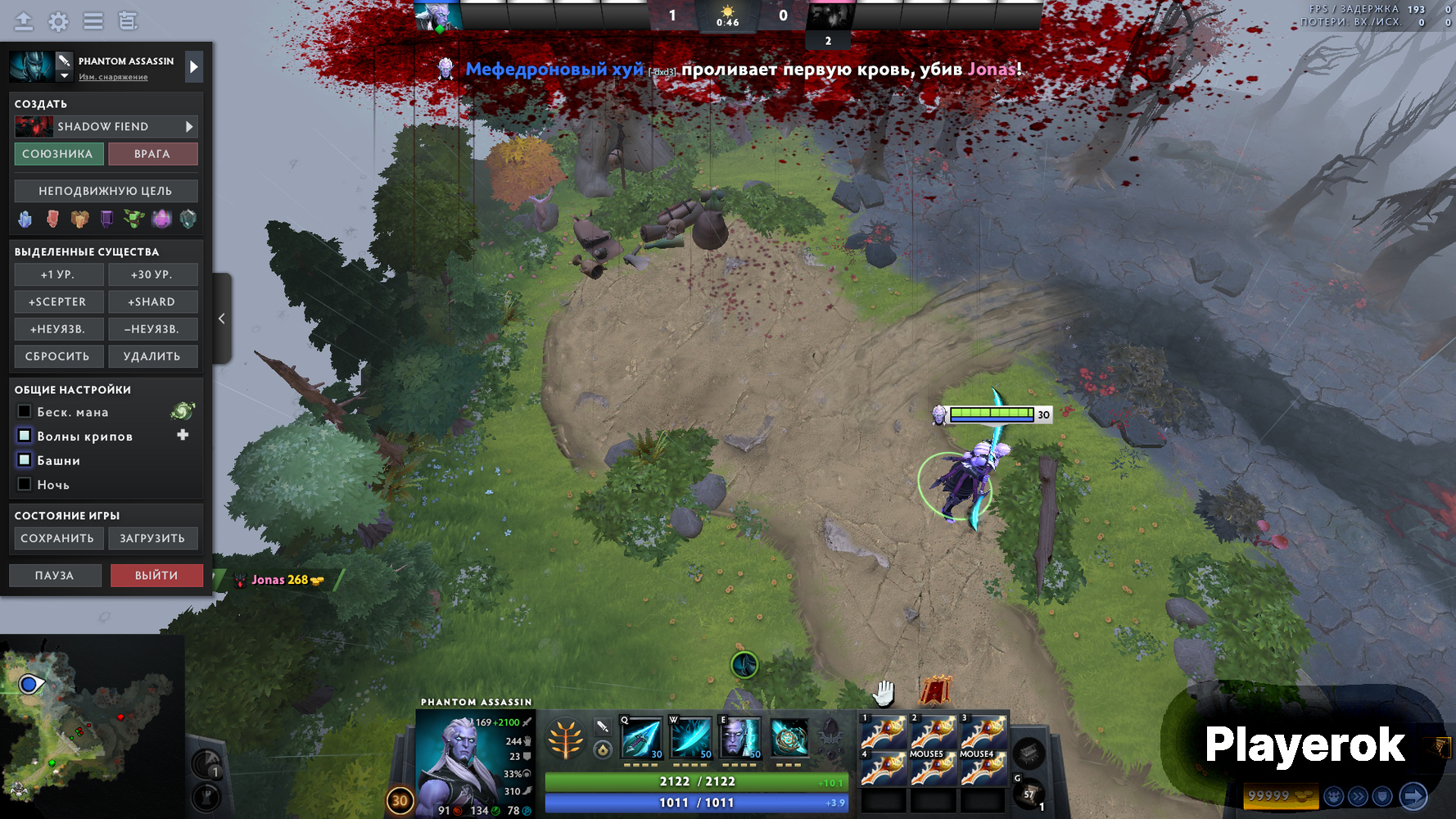Add Scepter with the +SCEPTER button
This screenshot has width=1456, height=819.
click(x=57, y=301)
